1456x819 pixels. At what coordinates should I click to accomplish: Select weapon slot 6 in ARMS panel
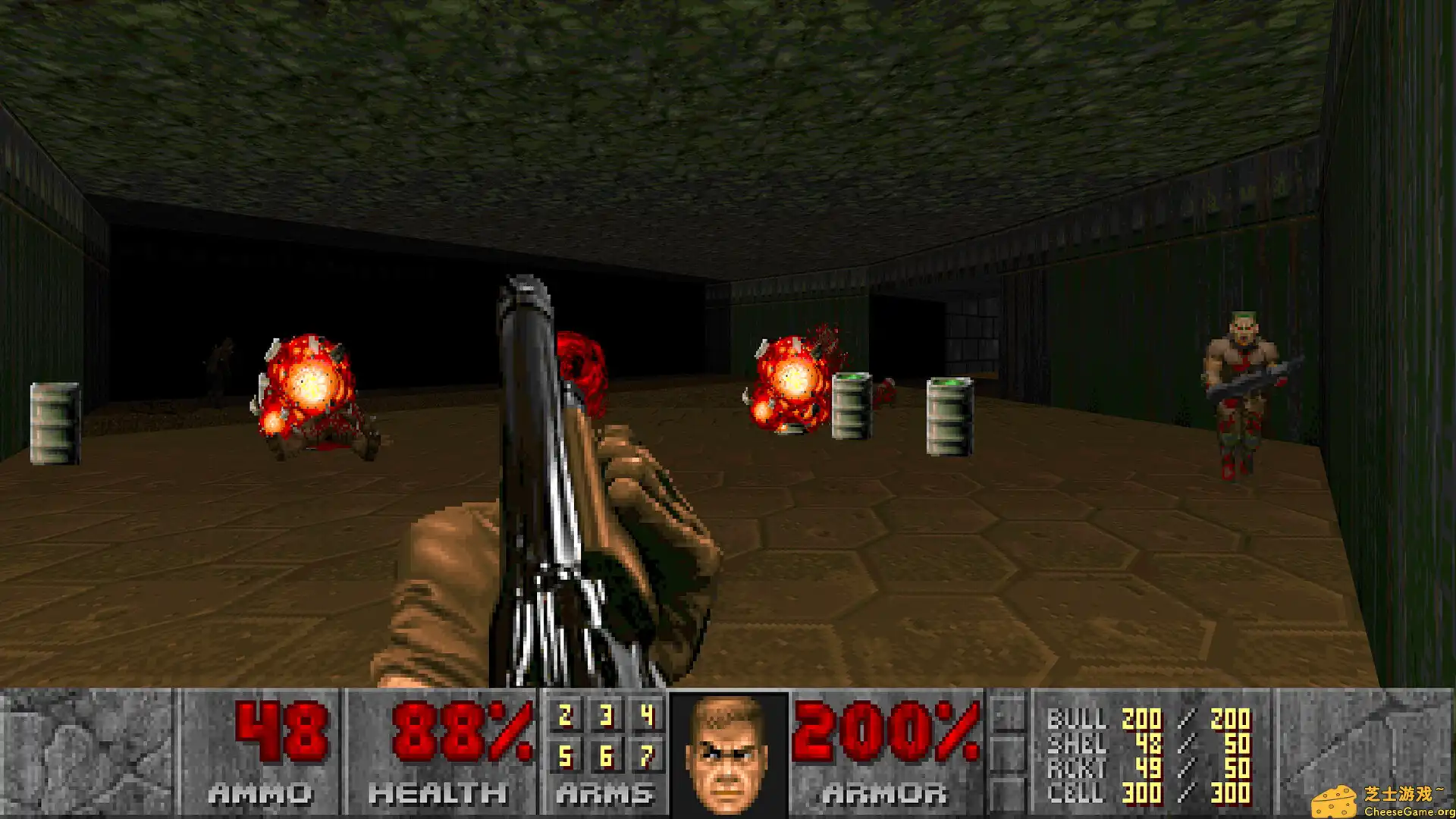point(607,757)
